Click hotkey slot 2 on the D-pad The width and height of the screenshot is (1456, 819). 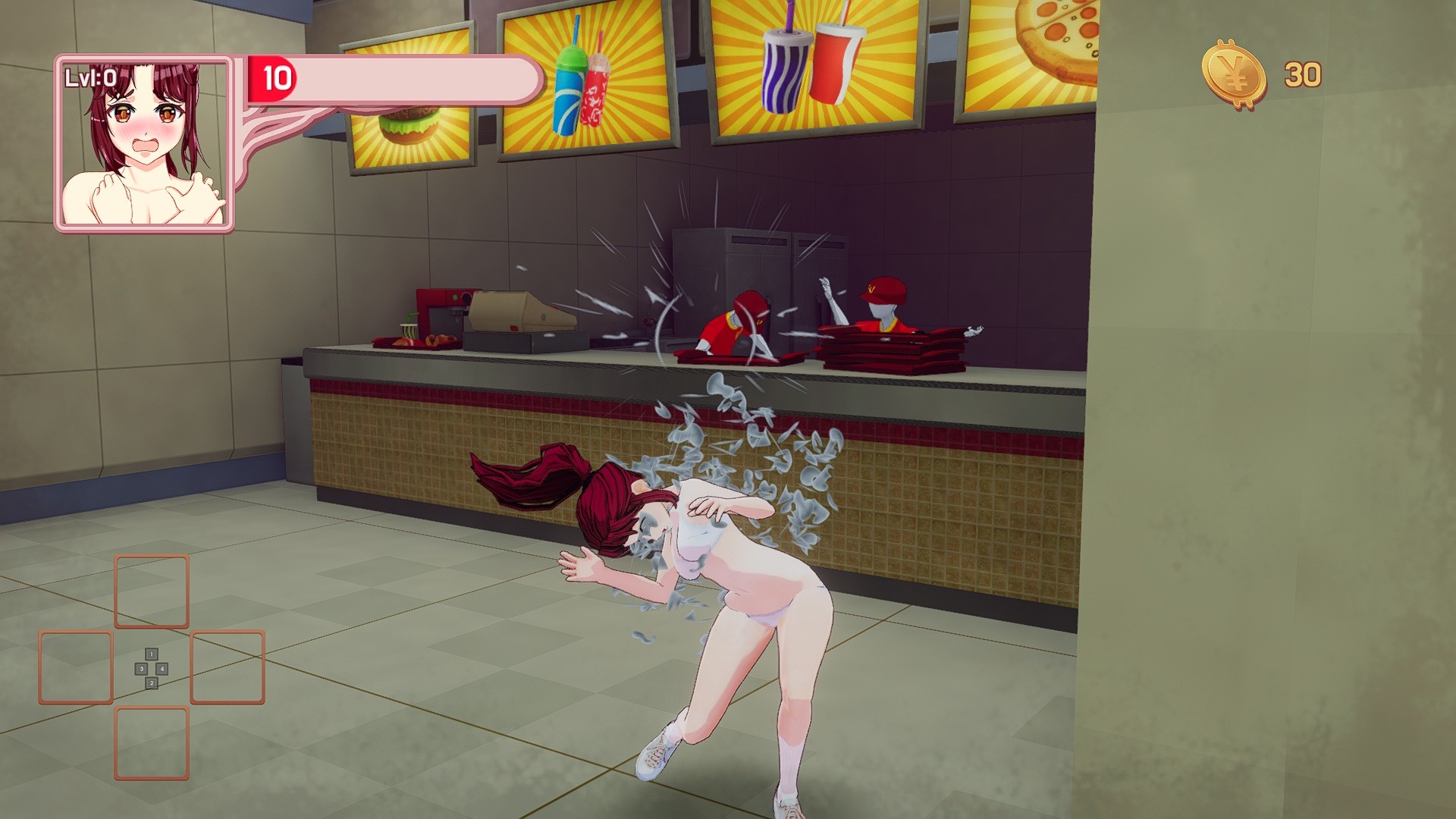(x=152, y=682)
